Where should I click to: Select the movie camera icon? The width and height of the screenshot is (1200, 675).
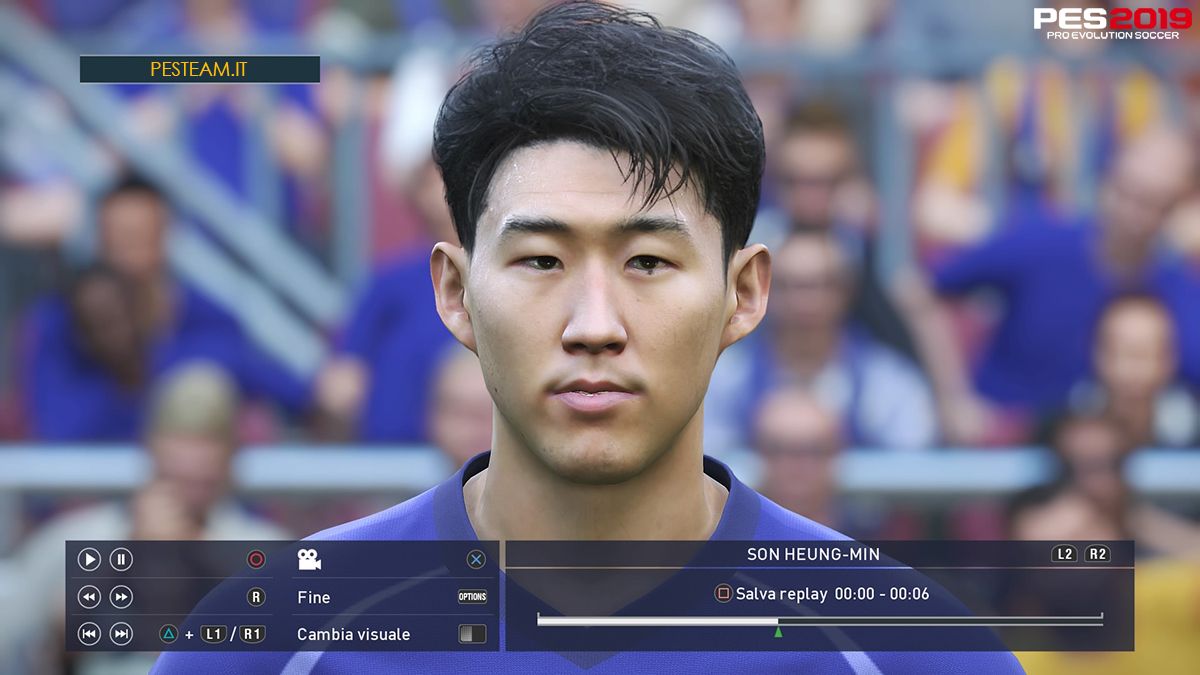(x=309, y=560)
